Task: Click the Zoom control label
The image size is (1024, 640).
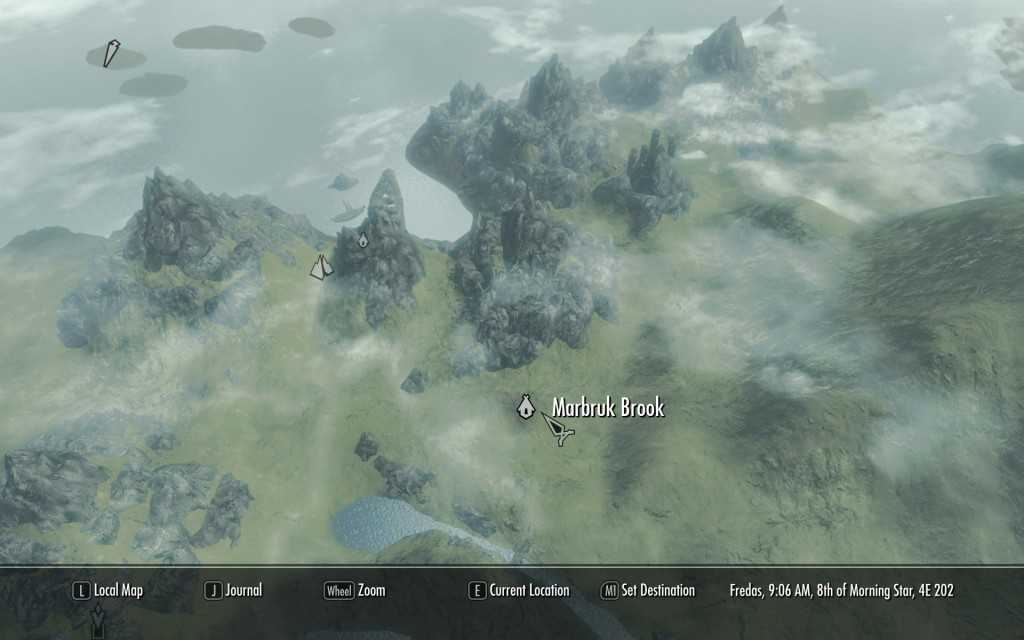Action: click(355, 590)
